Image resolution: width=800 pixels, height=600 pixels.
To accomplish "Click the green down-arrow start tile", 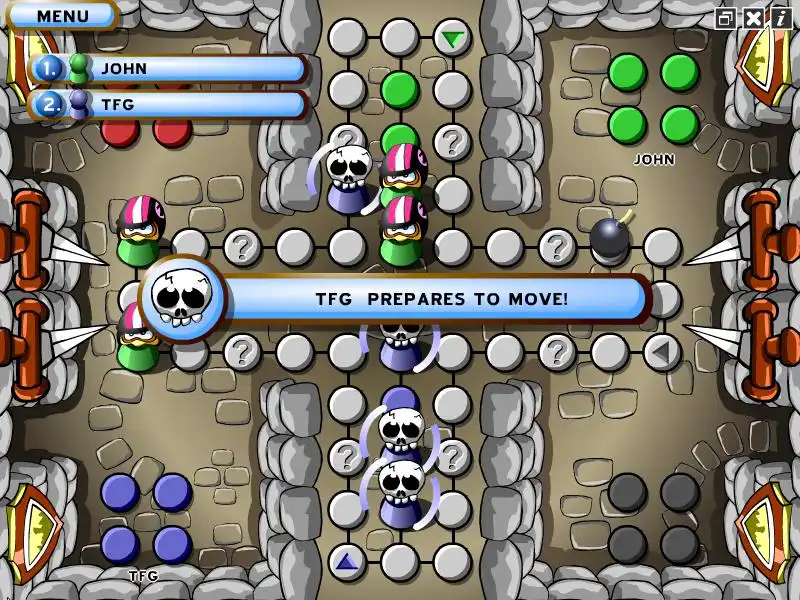I will click(453, 39).
